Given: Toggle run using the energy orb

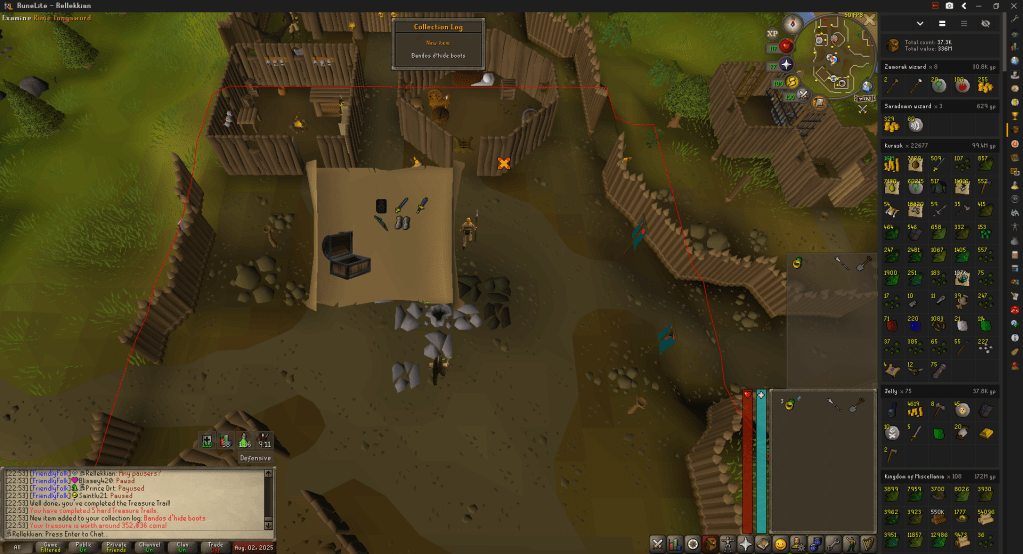Looking at the screenshot, I should coord(792,82).
